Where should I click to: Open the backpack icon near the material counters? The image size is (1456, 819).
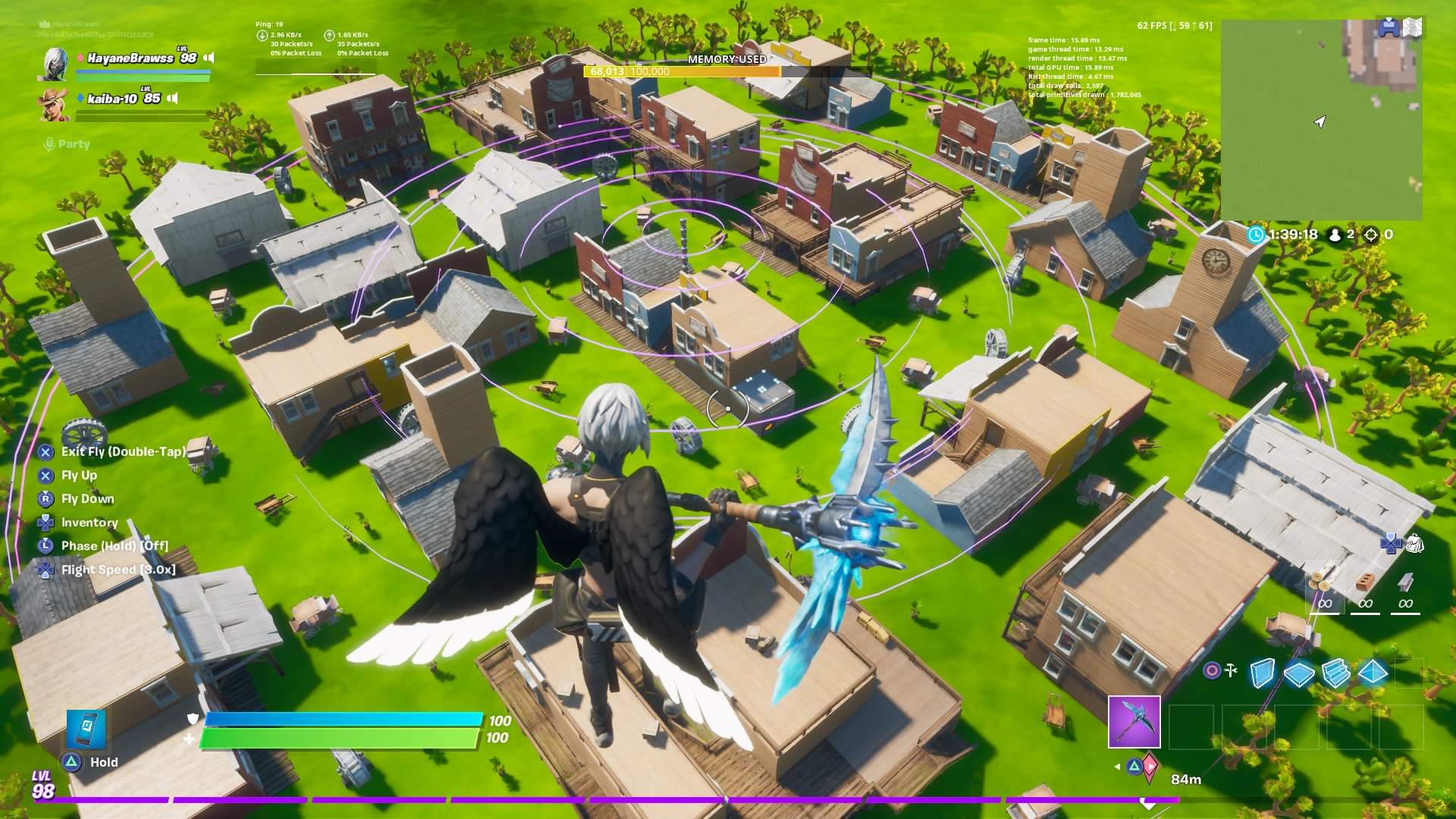coord(1416,544)
